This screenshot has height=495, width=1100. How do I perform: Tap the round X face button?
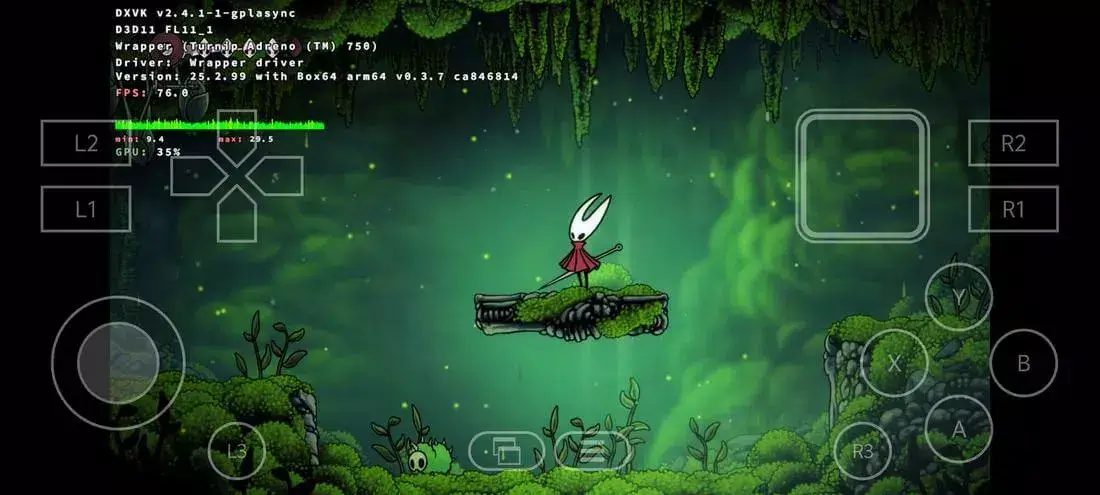click(x=894, y=363)
